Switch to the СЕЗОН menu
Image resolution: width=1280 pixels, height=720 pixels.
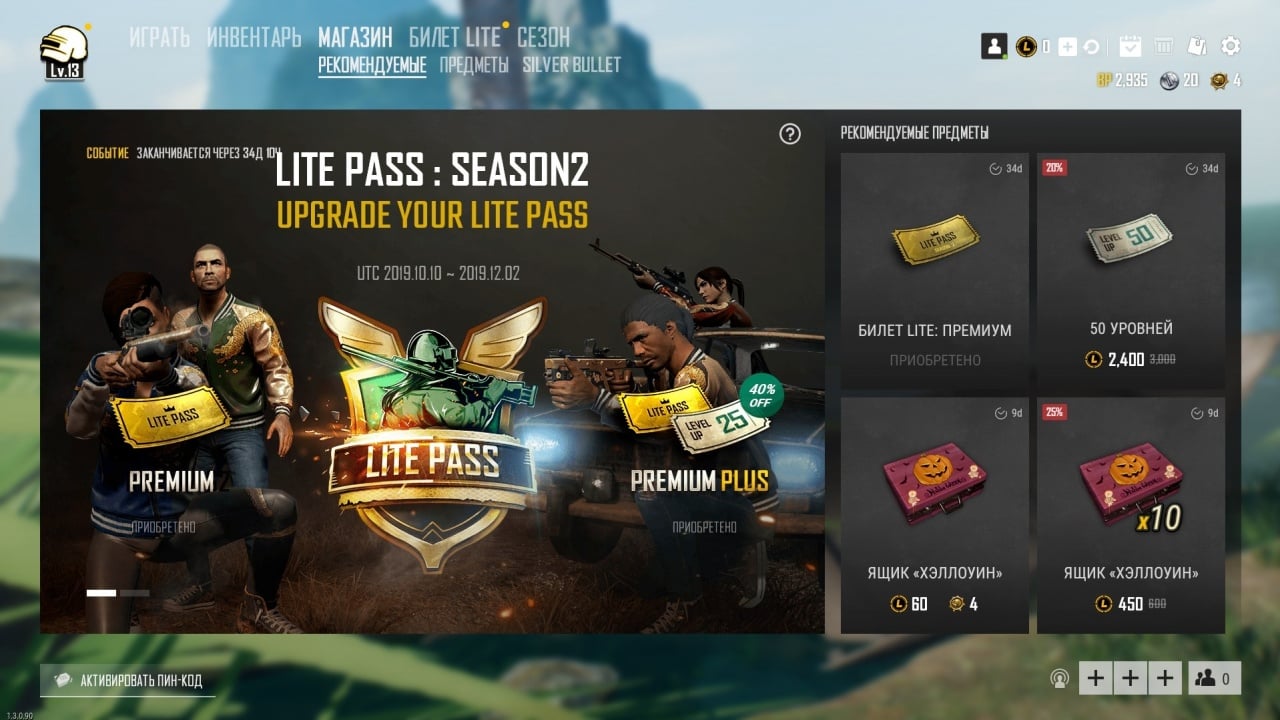(x=543, y=38)
